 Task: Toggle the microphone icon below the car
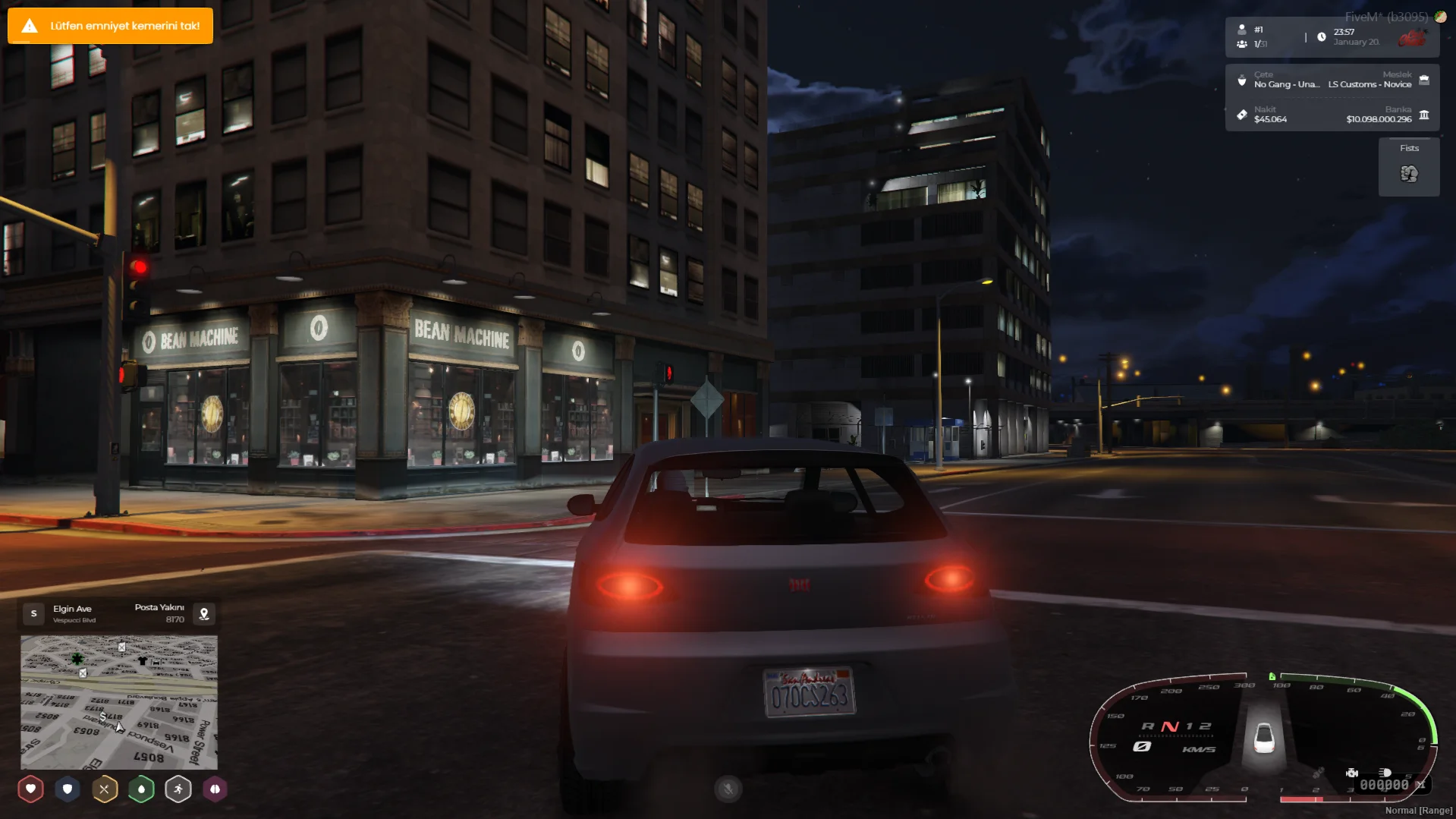pos(727,789)
